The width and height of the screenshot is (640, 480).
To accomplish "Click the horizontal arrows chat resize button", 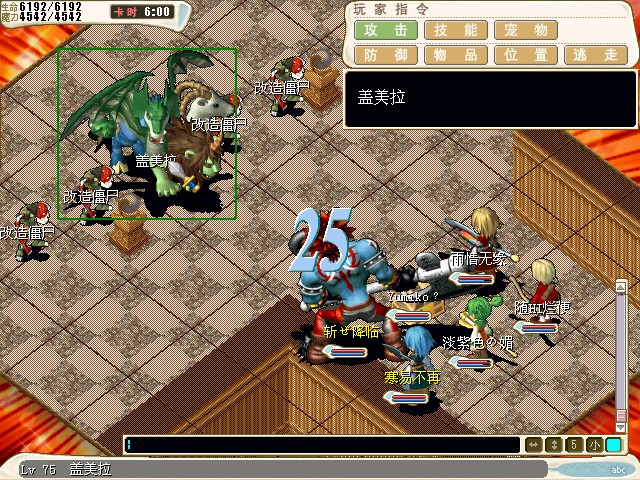I will tap(534, 445).
